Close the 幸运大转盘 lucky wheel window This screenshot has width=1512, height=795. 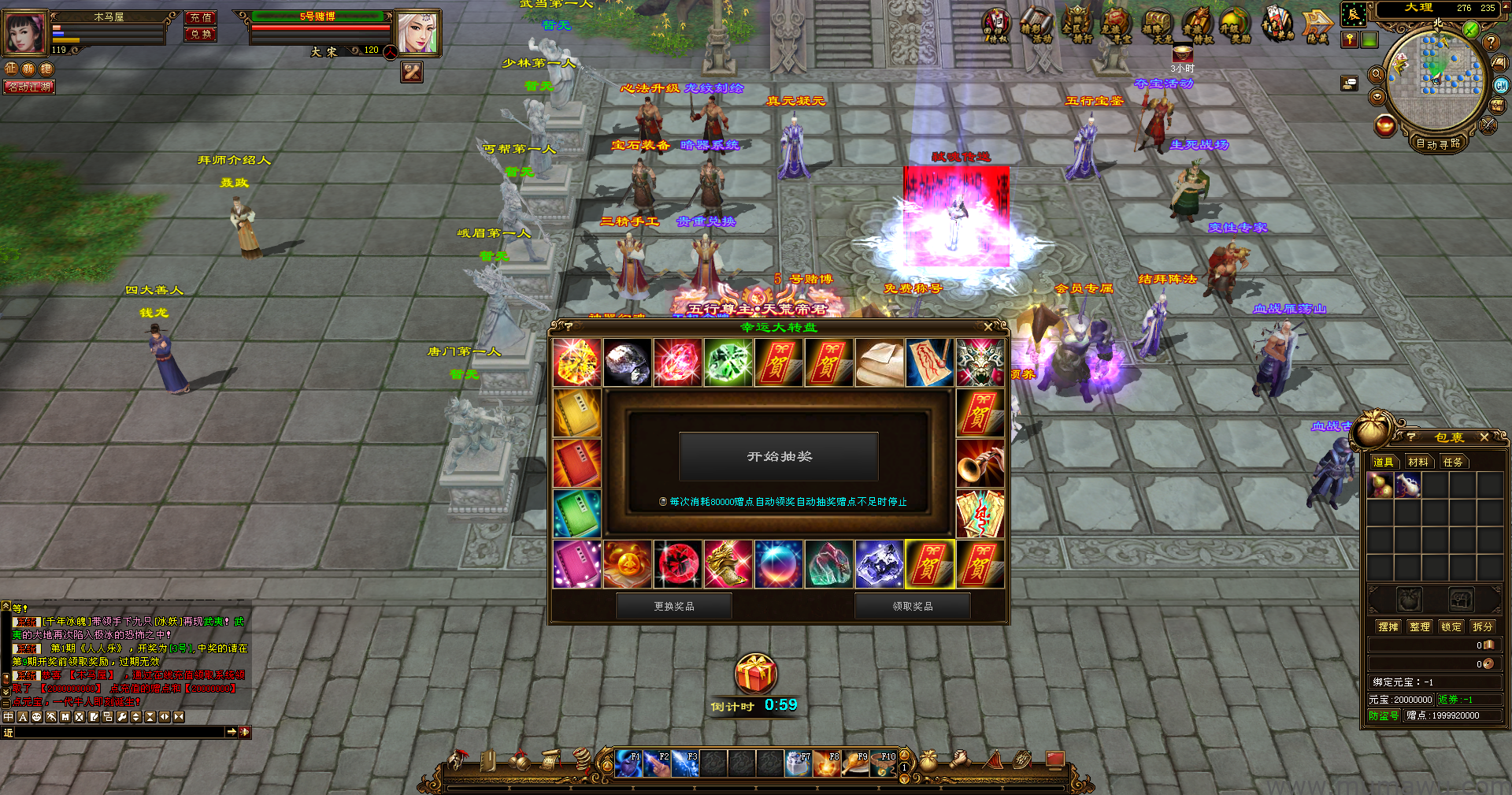pos(988,326)
